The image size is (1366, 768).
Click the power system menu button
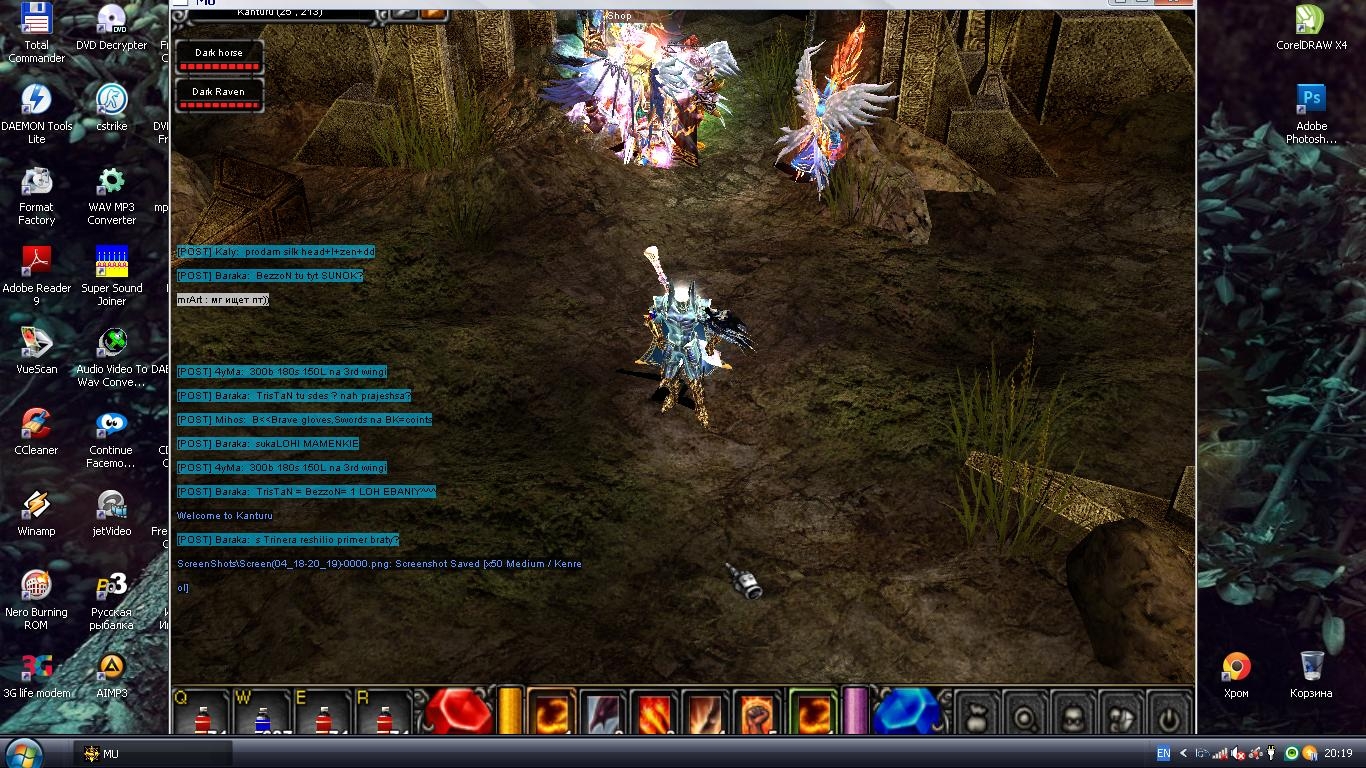click(1169, 715)
